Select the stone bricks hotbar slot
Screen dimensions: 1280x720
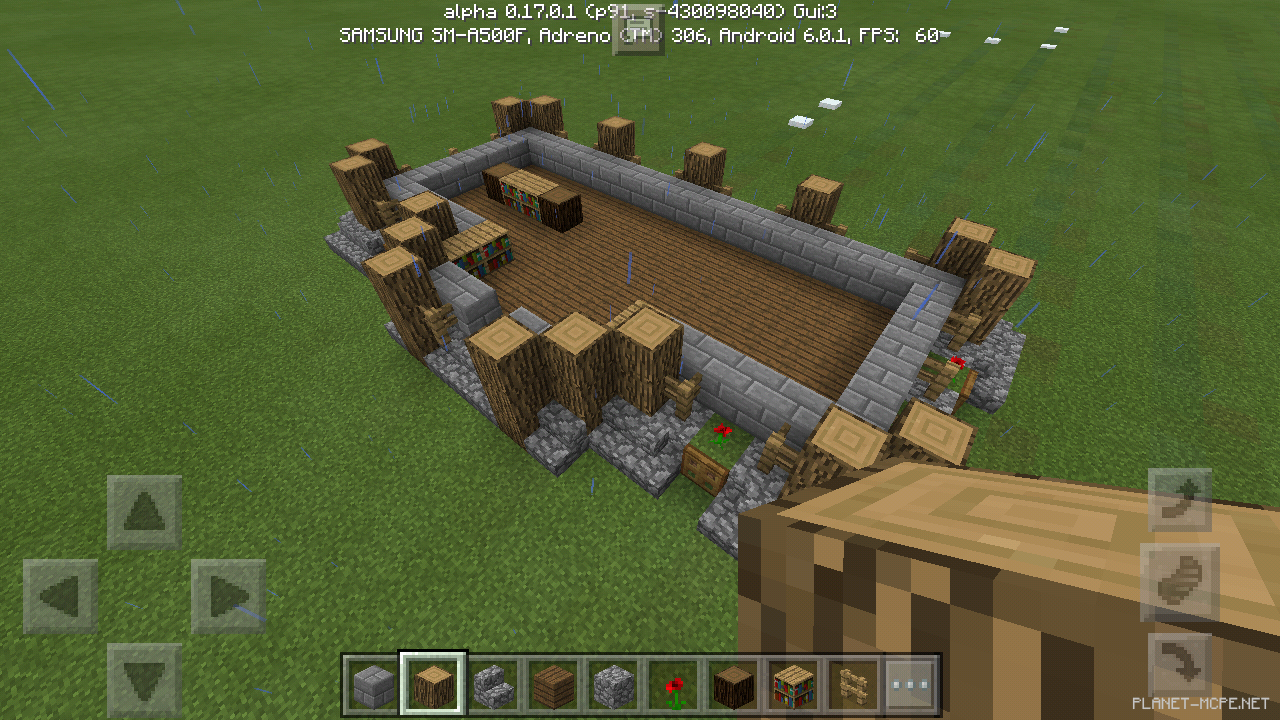[372, 682]
